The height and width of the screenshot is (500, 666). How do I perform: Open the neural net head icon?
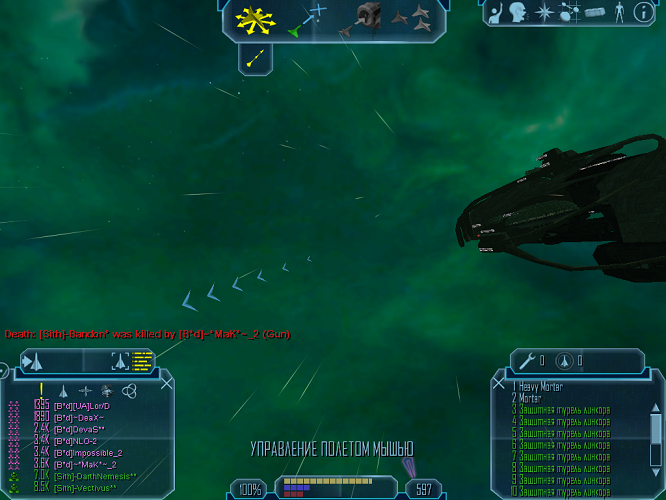tap(518, 12)
